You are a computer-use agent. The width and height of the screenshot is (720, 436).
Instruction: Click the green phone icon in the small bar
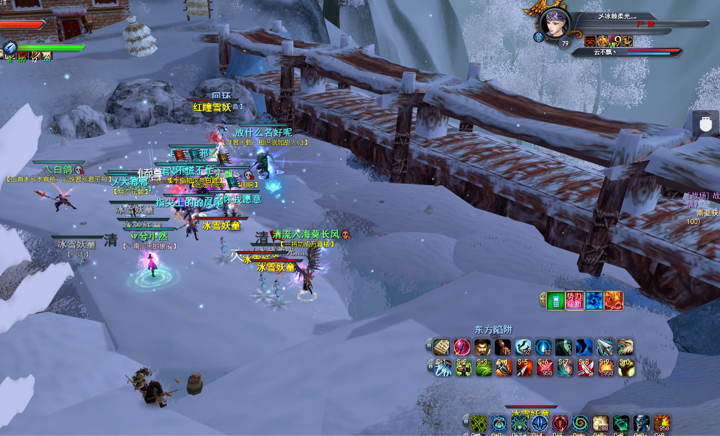coord(556,300)
